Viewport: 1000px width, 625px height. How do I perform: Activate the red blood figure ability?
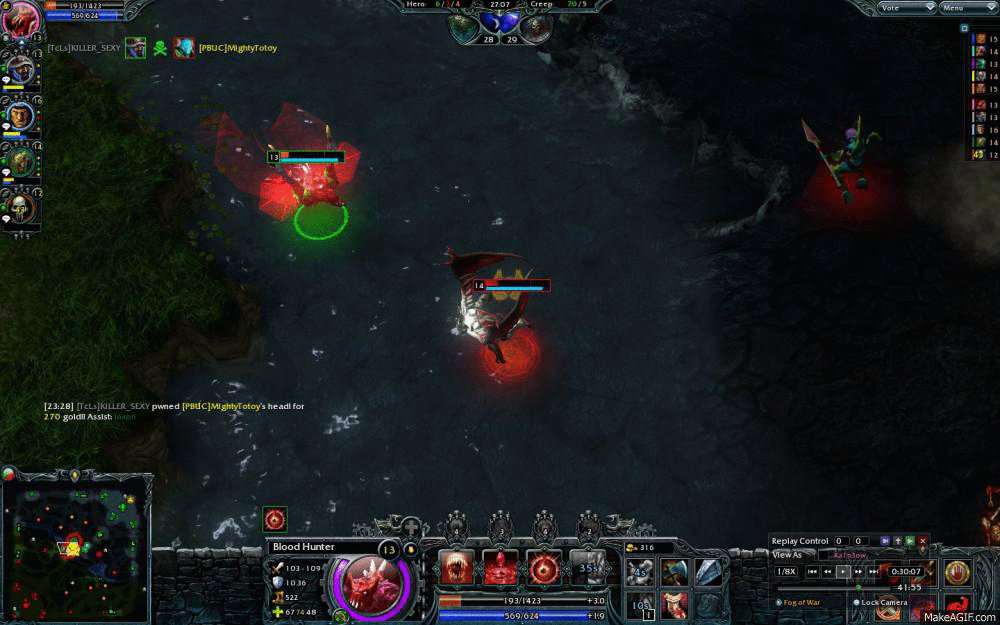coord(501,567)
